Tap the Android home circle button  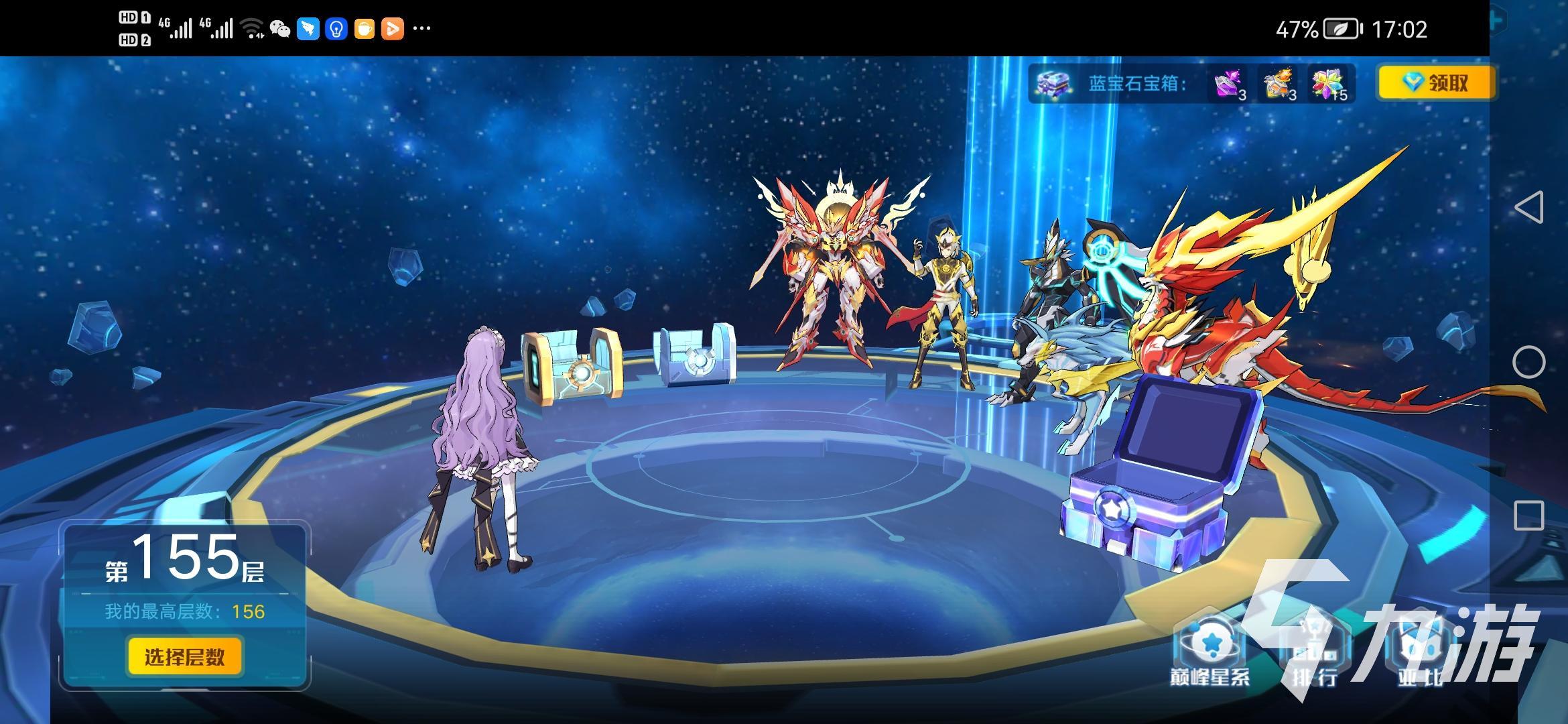tap(1528, 362)
